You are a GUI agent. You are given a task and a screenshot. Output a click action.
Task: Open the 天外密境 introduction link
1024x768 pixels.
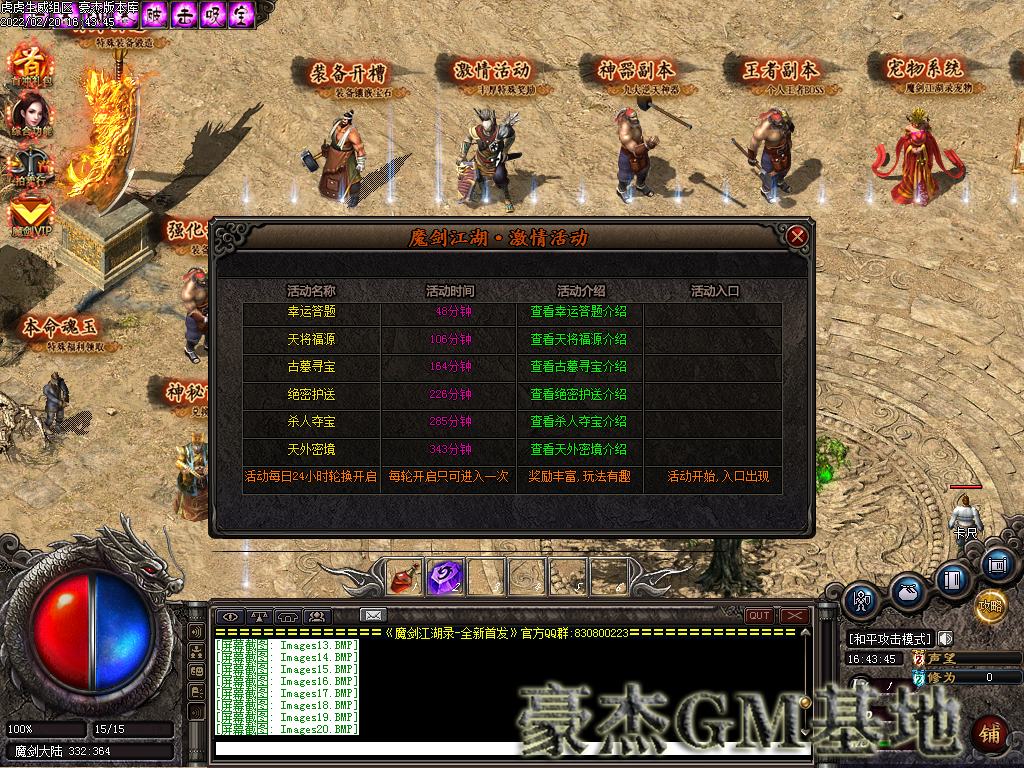pyautogui.click(x=579, y=450)
